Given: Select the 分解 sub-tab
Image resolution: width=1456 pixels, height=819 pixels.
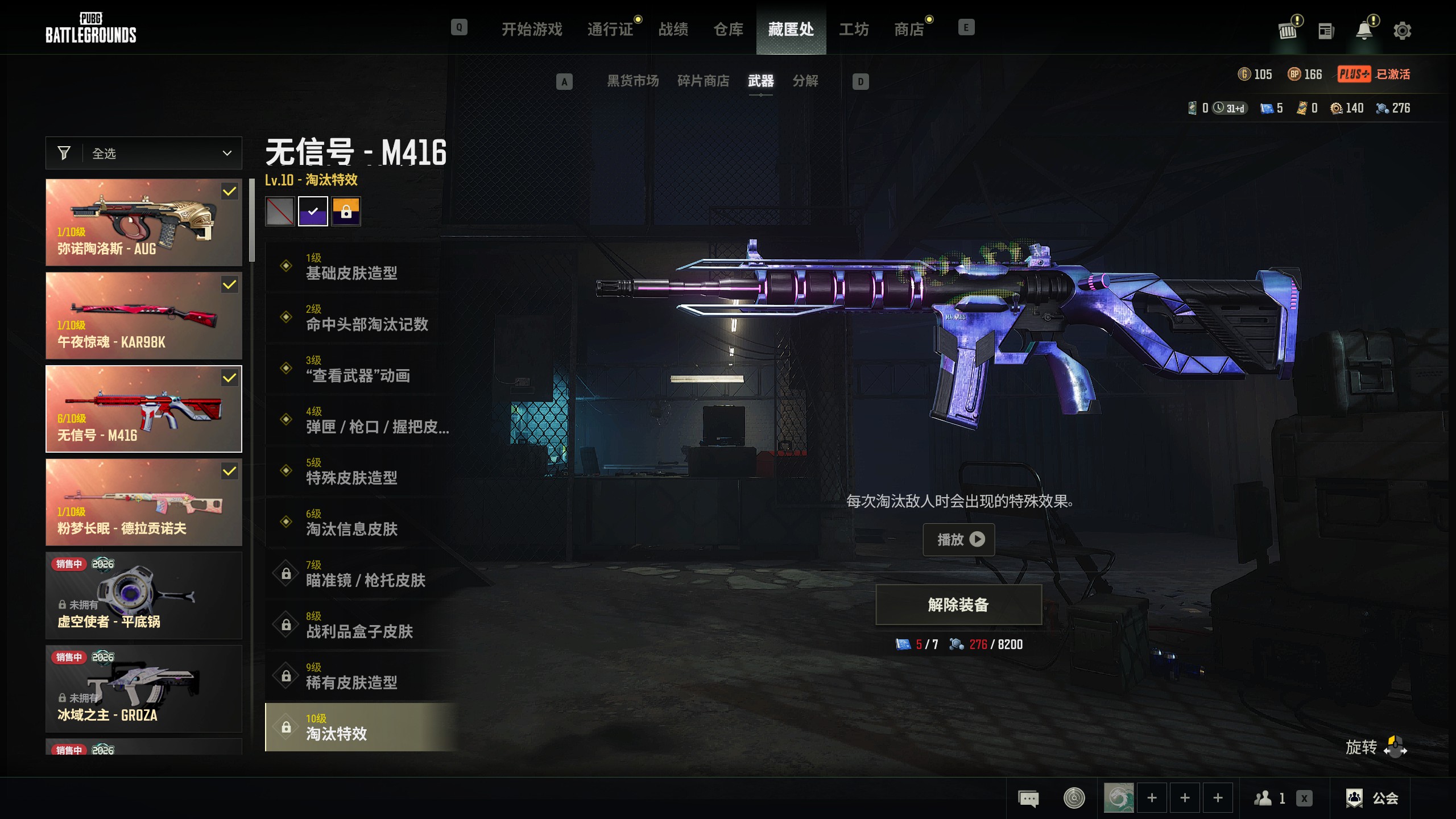Looking at the screenshot, I should [805, 81].
